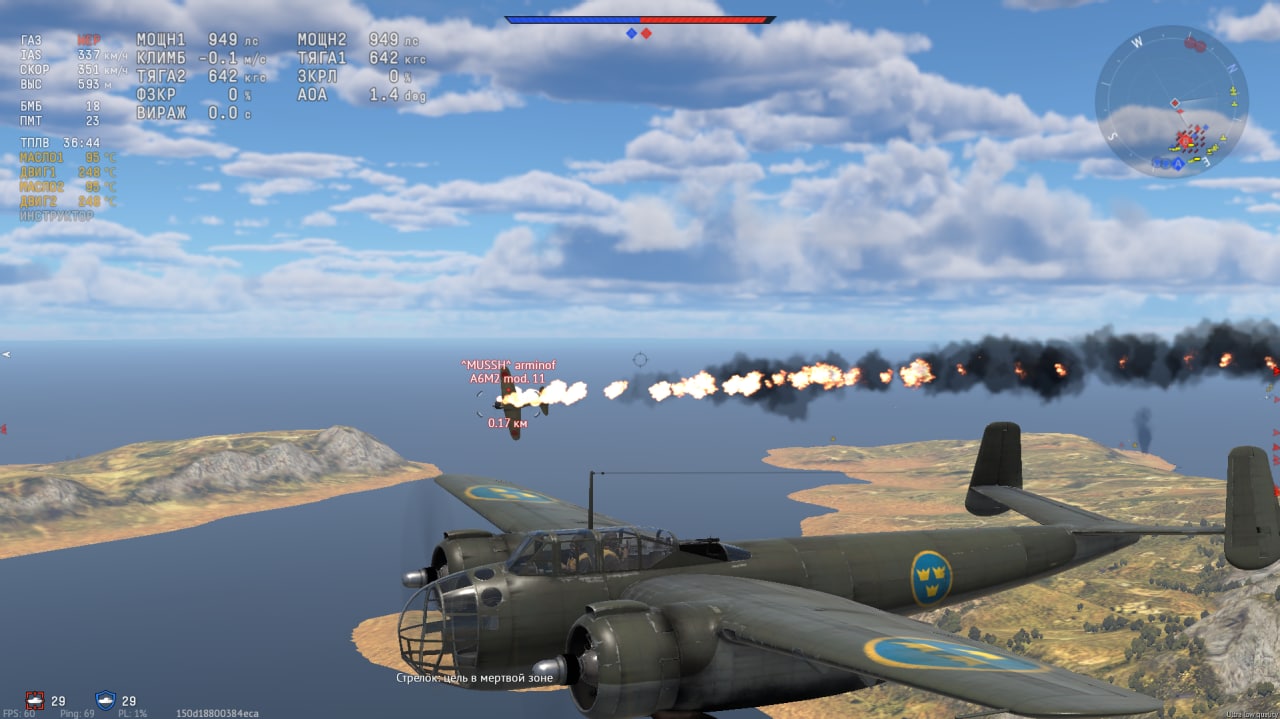
Task: Click the red enemy ground units icon
Action: [x=36, y=700]
